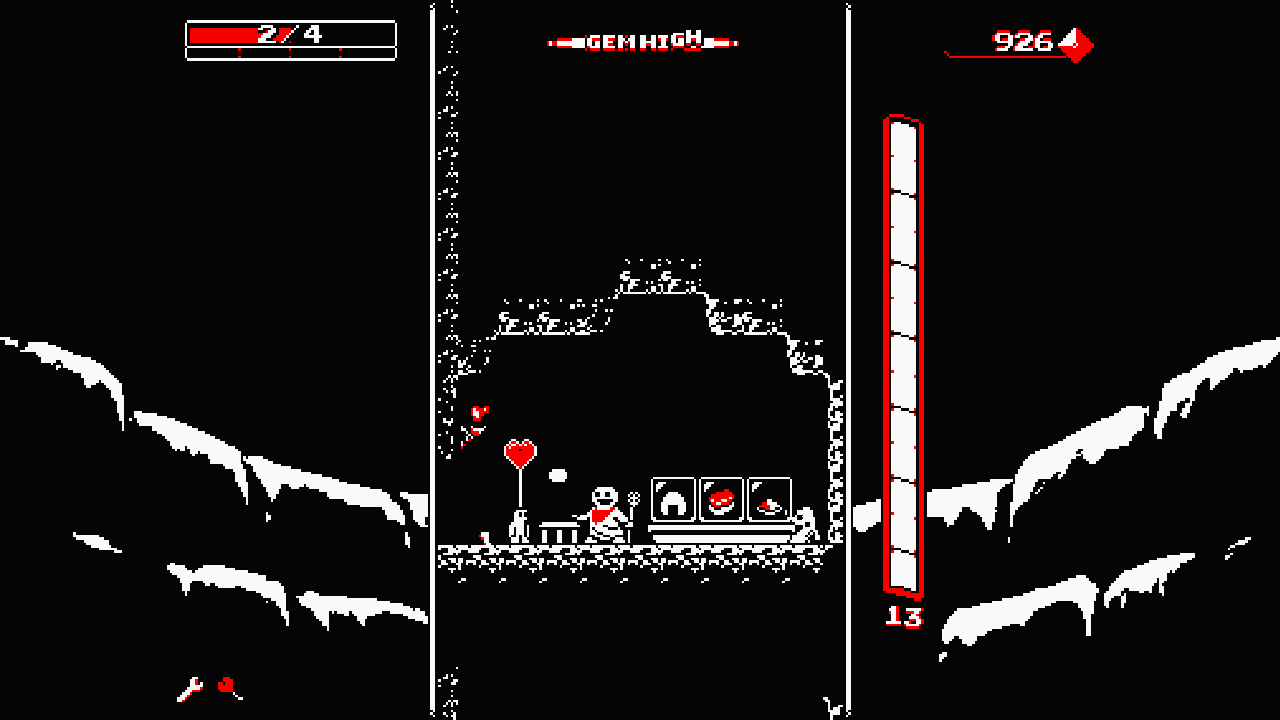
Task: Click the small table beside the shopkeeper
Action: click(559, 531)
